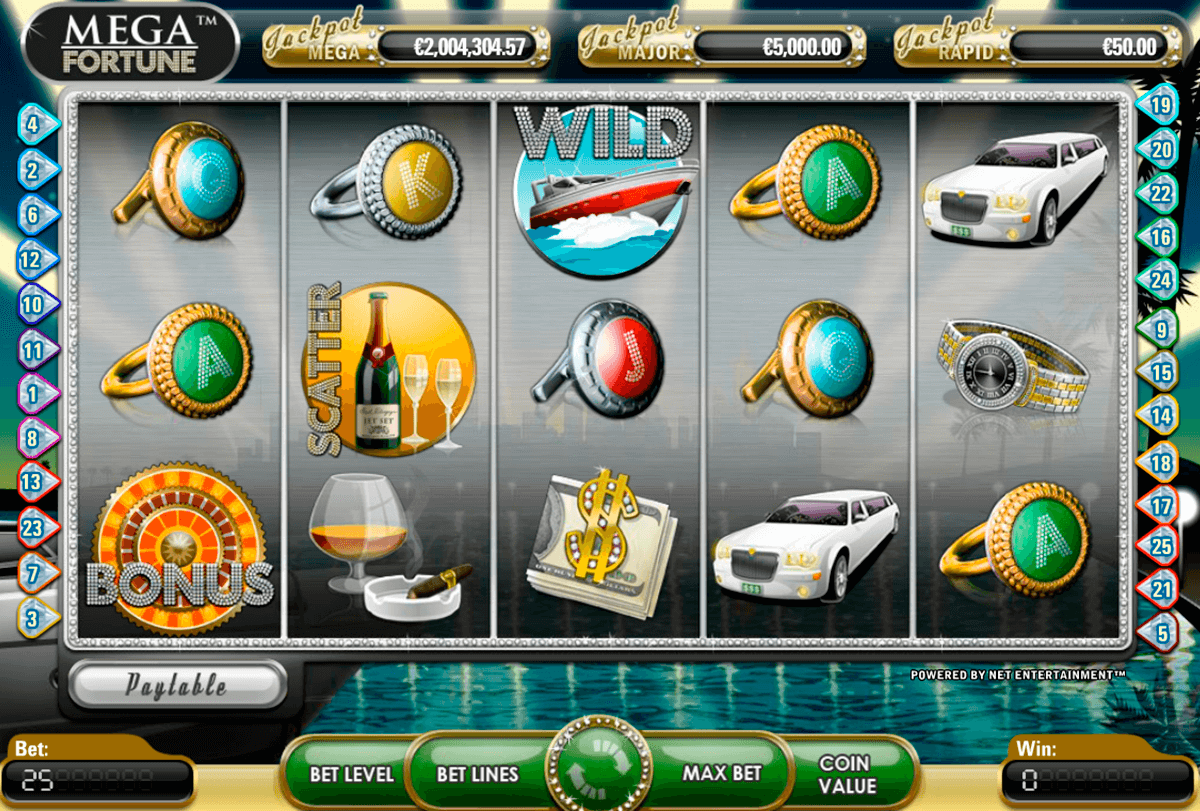The image size is (1200, 811).
Task: Highlight payline number 10
Action: [x=33, y=302]
